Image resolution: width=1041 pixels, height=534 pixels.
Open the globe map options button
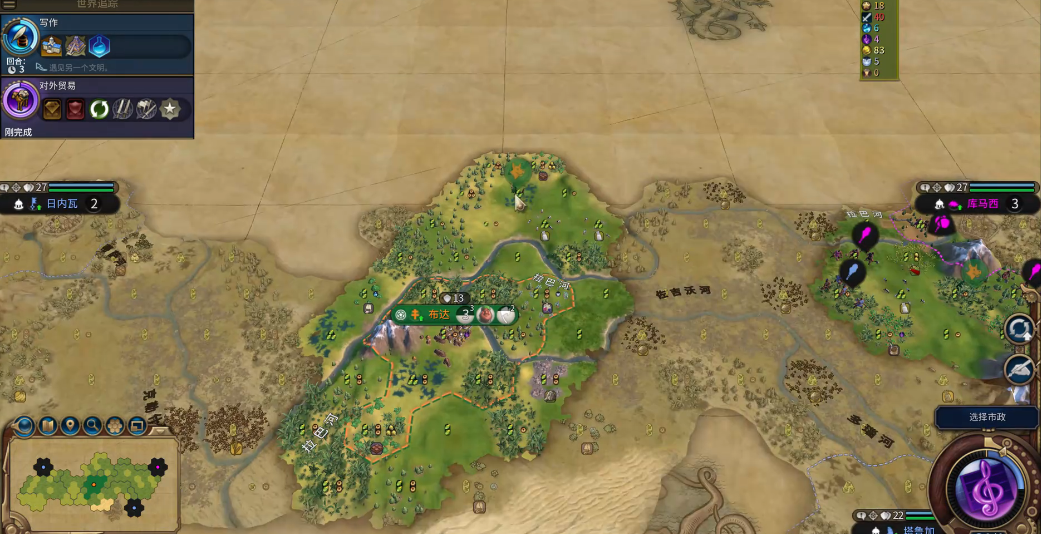click(x=23, y=427)
